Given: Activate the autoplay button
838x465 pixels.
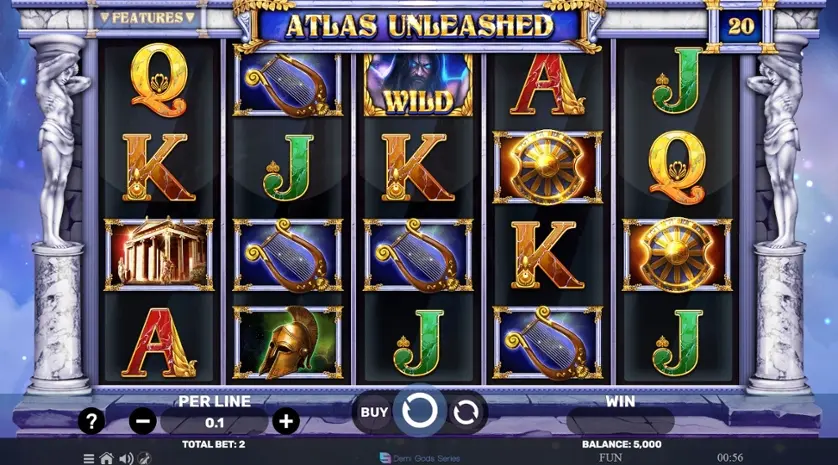Looking at the screenshot, I should [x=465, y=411].
